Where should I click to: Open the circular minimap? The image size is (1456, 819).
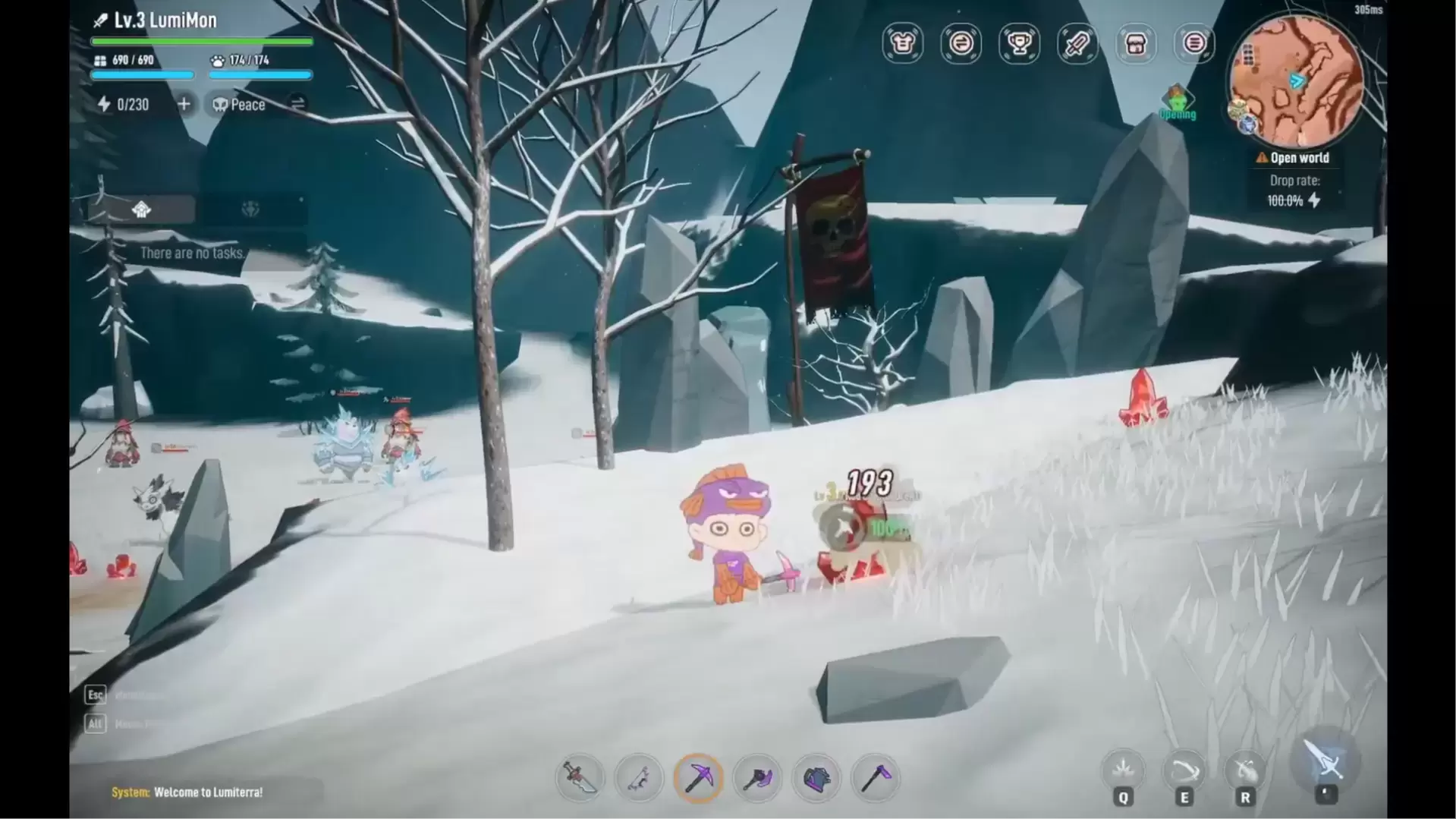(1296, 81)
